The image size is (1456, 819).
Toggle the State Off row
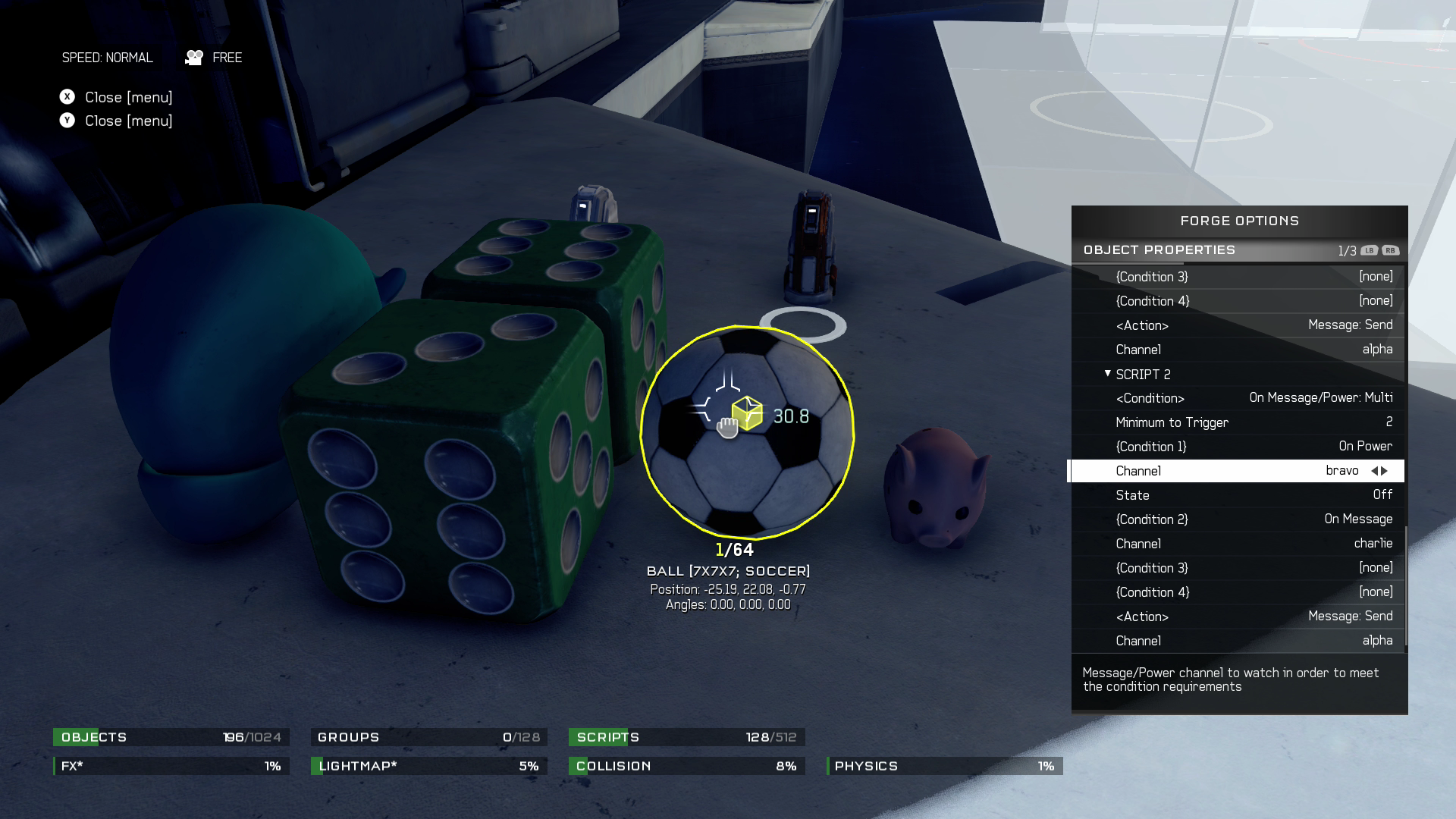(1238, 495)
